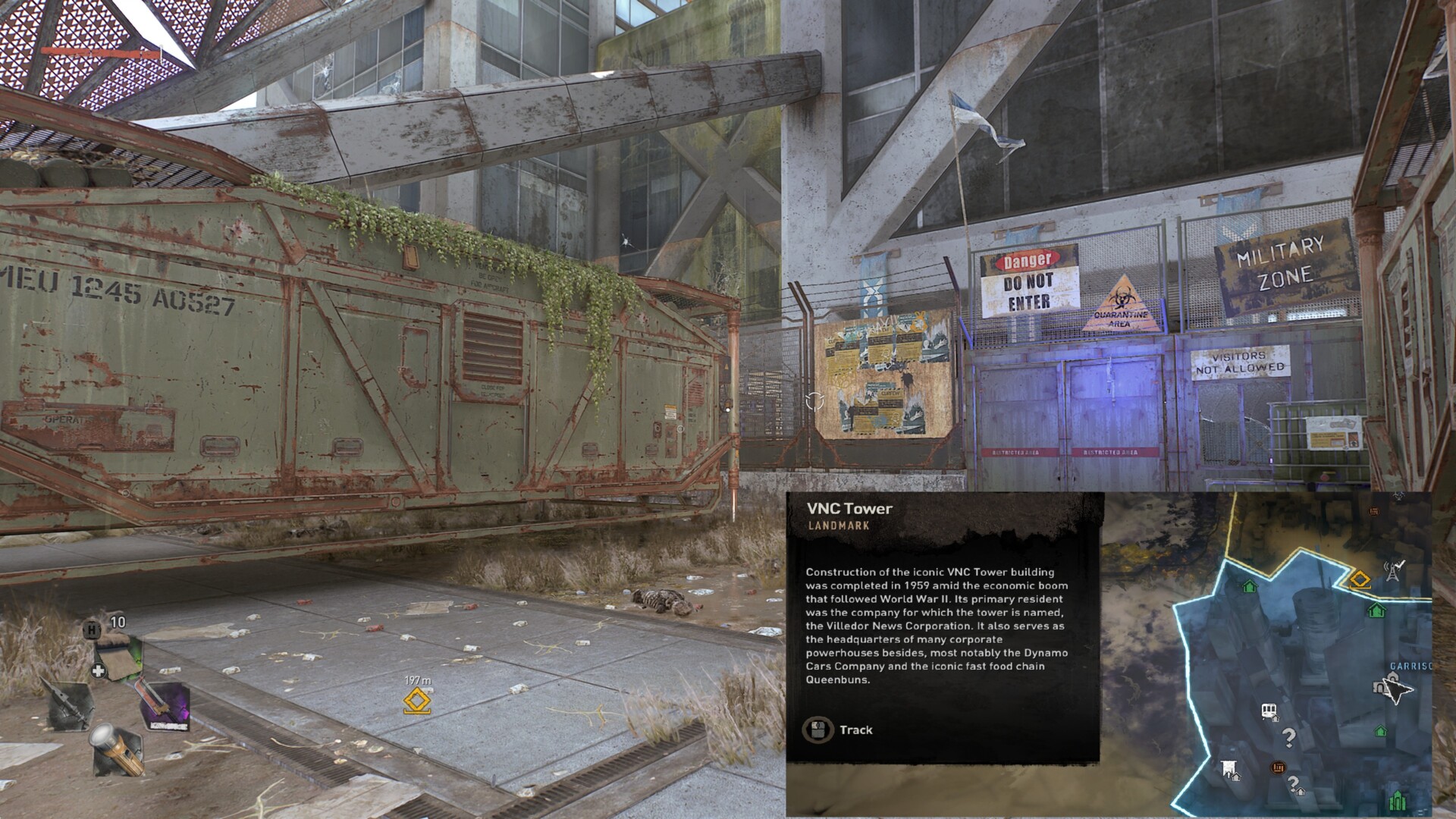Click the orange diamond quest marker on map

coord(1360,581)
